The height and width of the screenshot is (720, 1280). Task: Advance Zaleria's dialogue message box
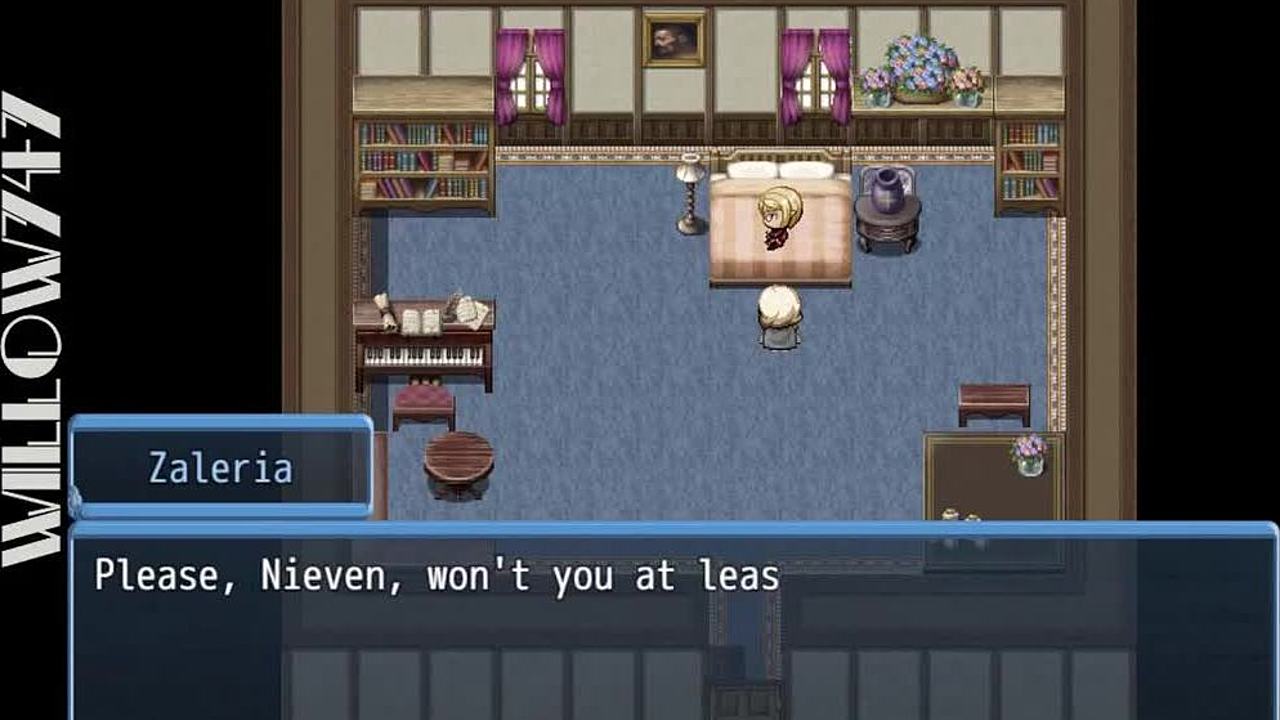[x=672, y=620]
